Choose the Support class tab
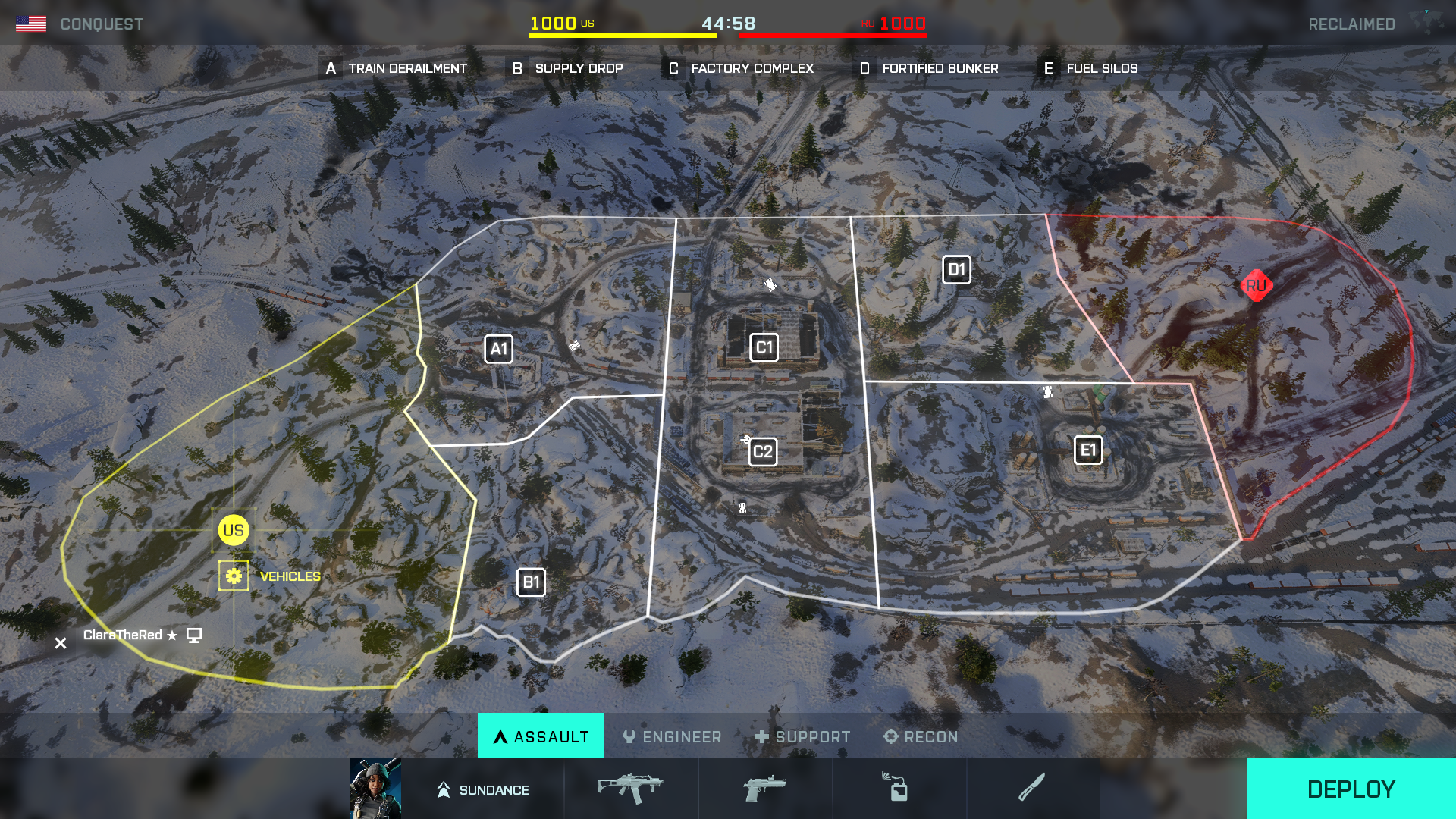This screenshot has height=819, width=1456. click(802, 736)
